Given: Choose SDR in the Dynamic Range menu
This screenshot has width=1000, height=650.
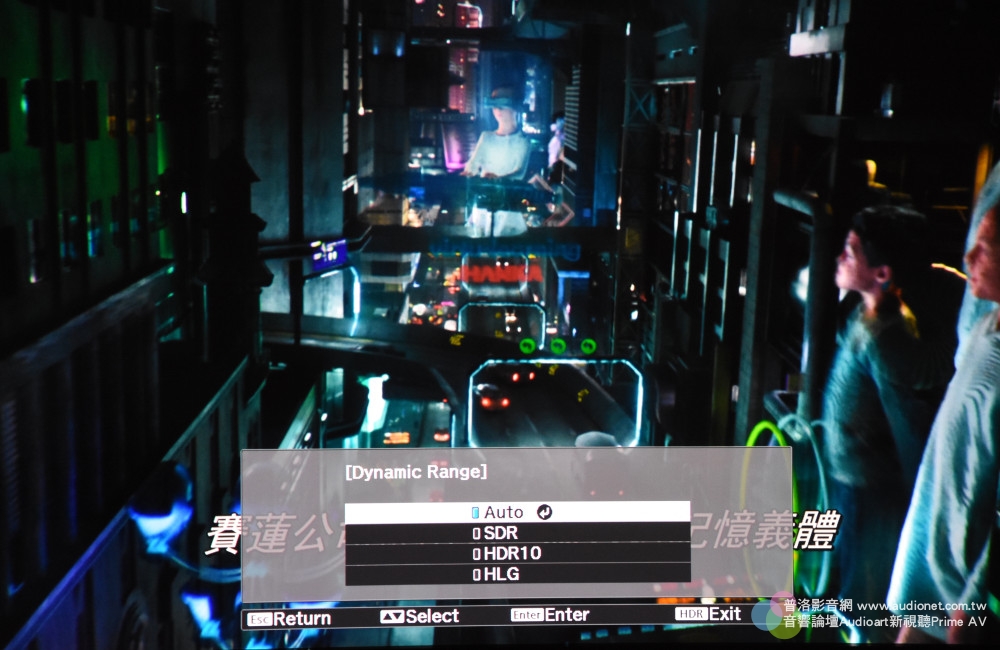Looking at the screenshot, I should (x=516, y=533).
